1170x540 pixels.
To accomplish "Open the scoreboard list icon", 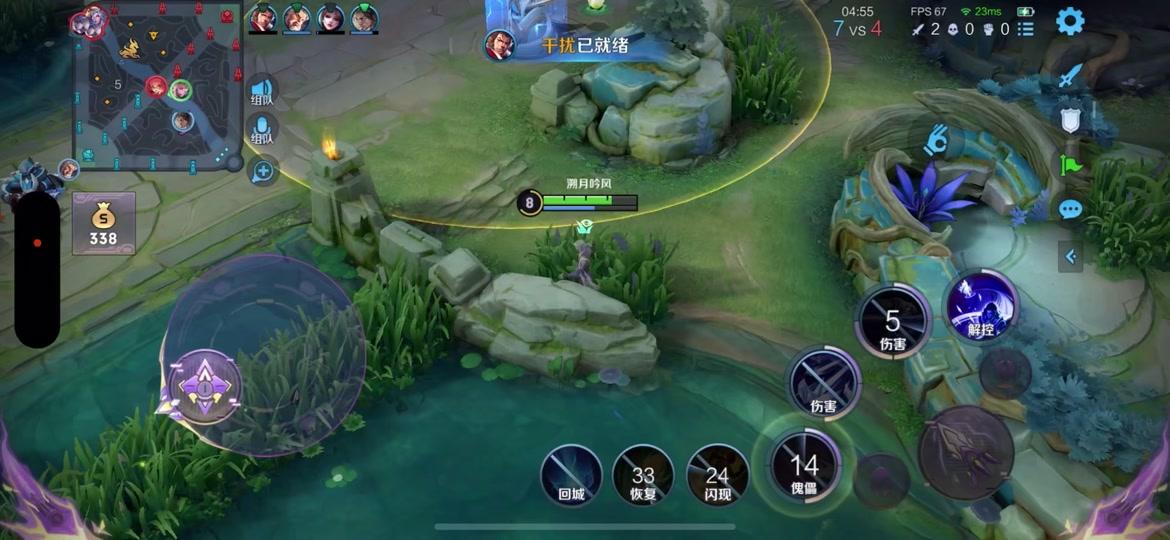I will [1026, 30].
